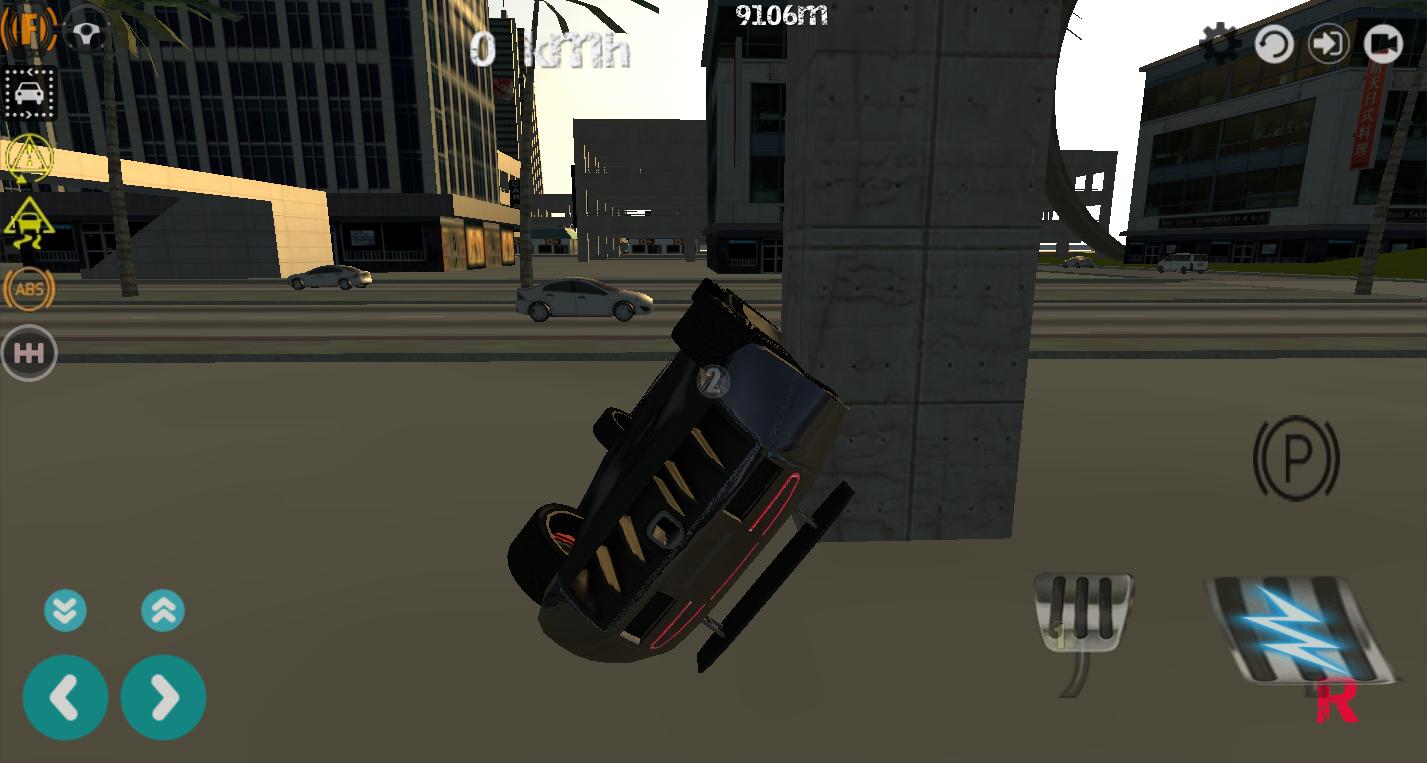
Task: Open the H-pattern gear shifter
Action: (29, 352)
